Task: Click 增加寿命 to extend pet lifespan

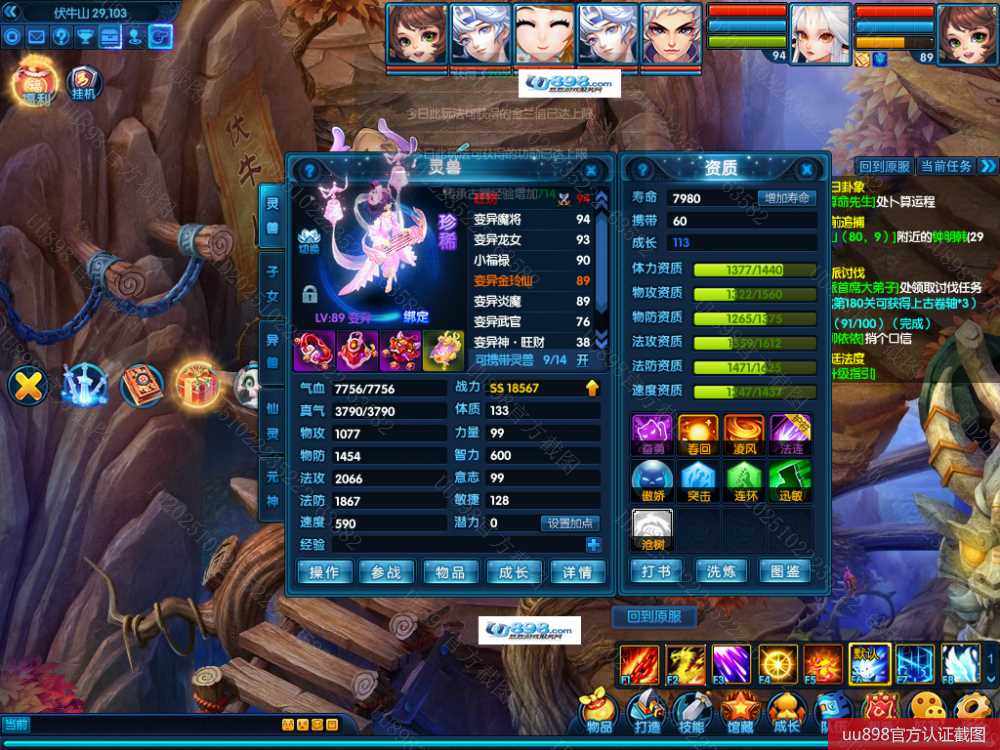Action: click(x=786, y=198)
